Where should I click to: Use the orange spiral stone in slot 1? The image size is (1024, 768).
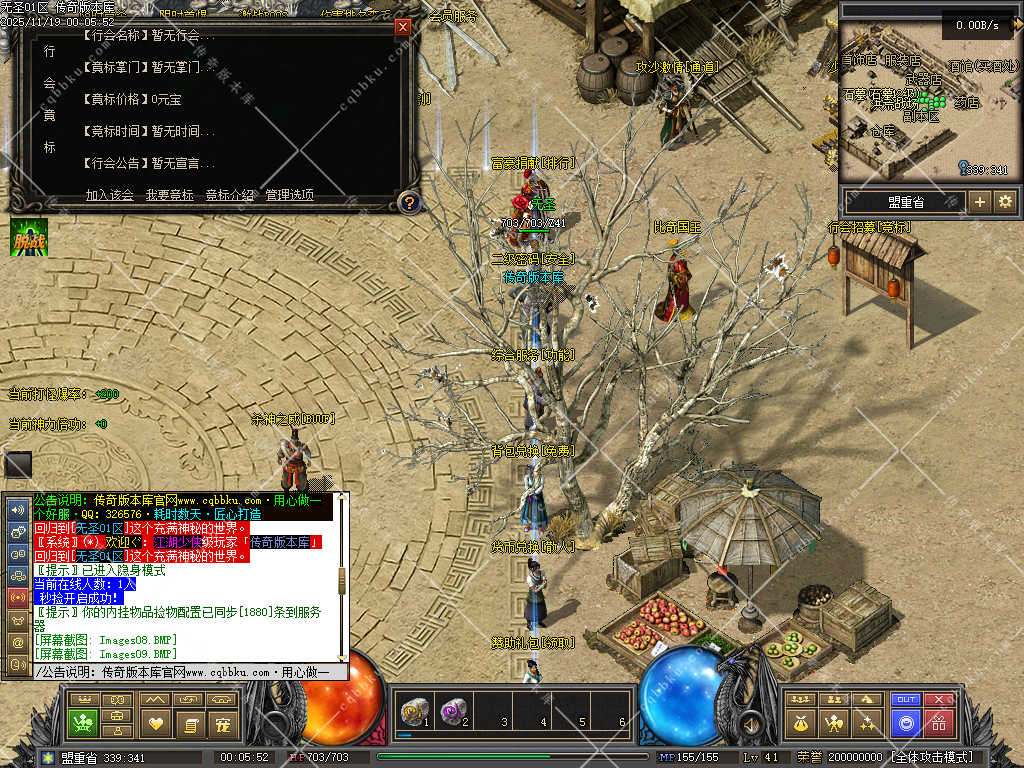(x=411, y=711)
